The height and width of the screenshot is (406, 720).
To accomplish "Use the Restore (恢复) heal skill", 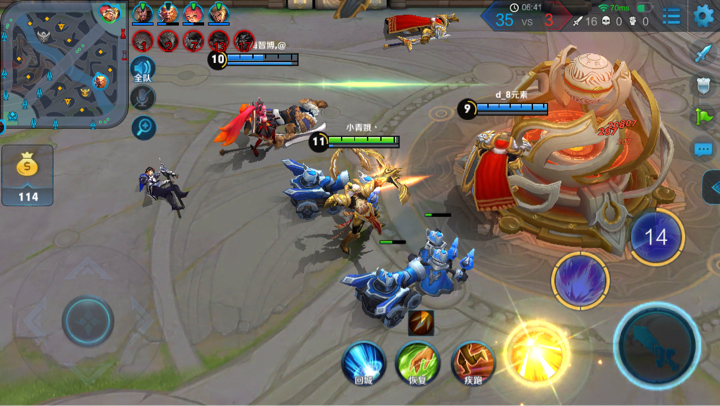I will click(417, 362).
